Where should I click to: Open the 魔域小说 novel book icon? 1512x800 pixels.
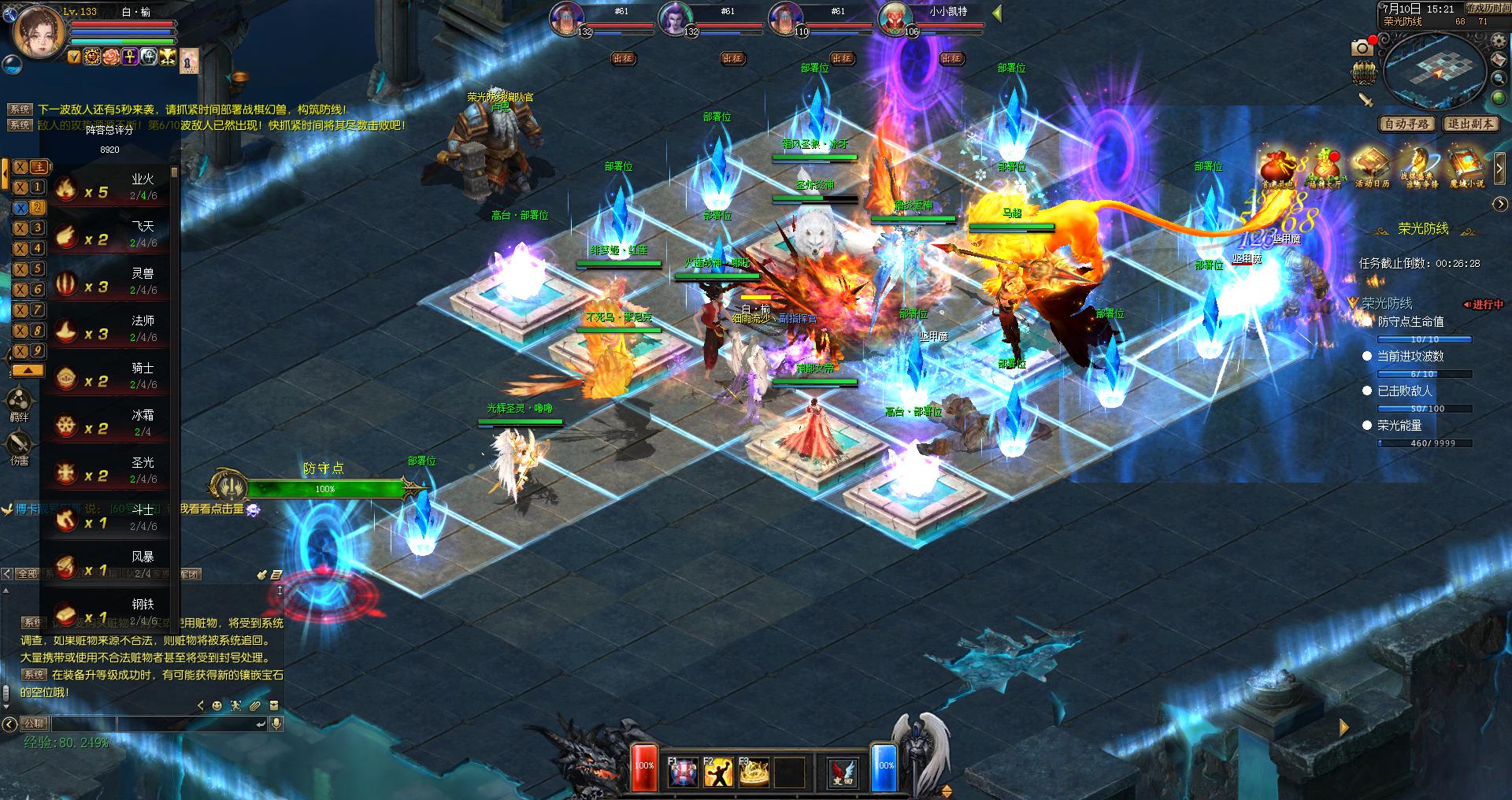coord(1466,168)
